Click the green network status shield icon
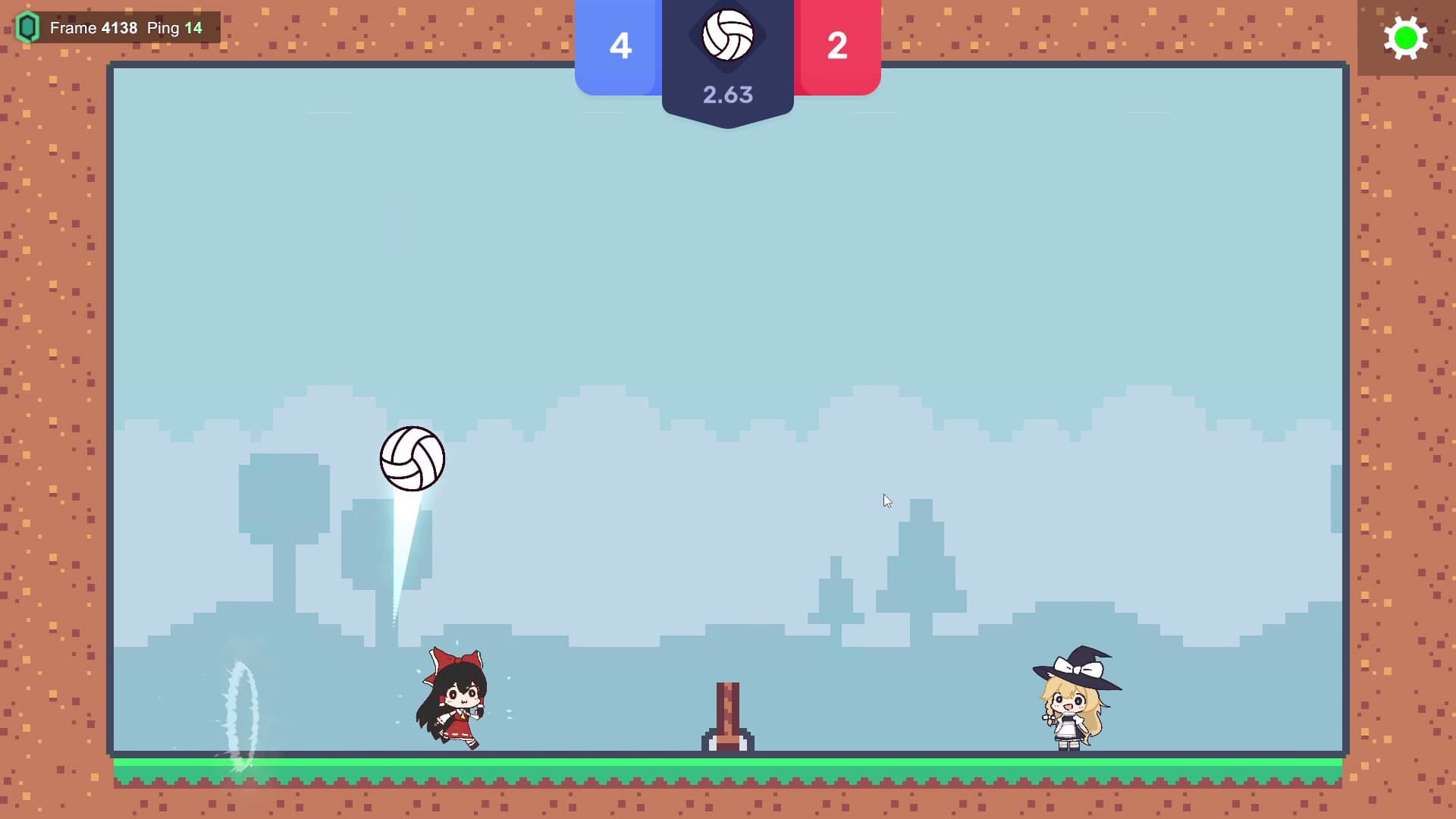The image size is (1456, 819). point(27,27)
